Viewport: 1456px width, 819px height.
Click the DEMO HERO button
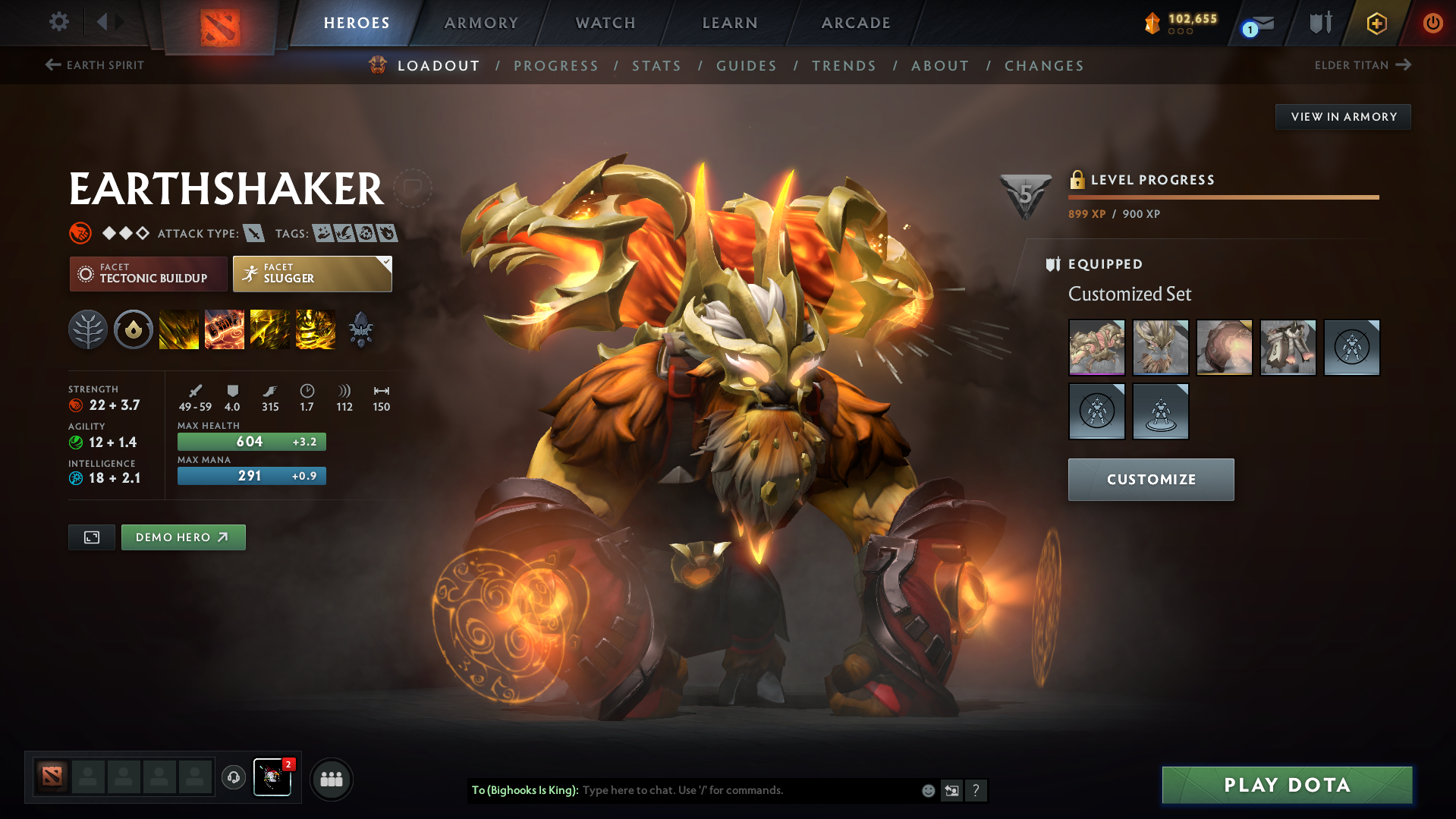(x=183, y=537)
